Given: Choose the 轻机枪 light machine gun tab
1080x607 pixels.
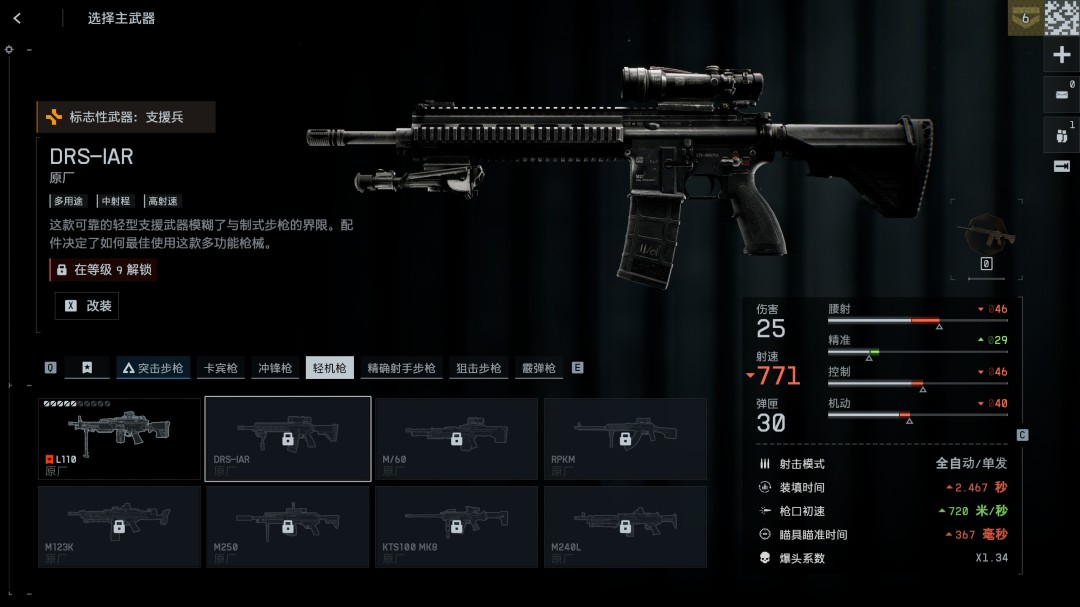Looking at the screenshot, I should point(329,368).
